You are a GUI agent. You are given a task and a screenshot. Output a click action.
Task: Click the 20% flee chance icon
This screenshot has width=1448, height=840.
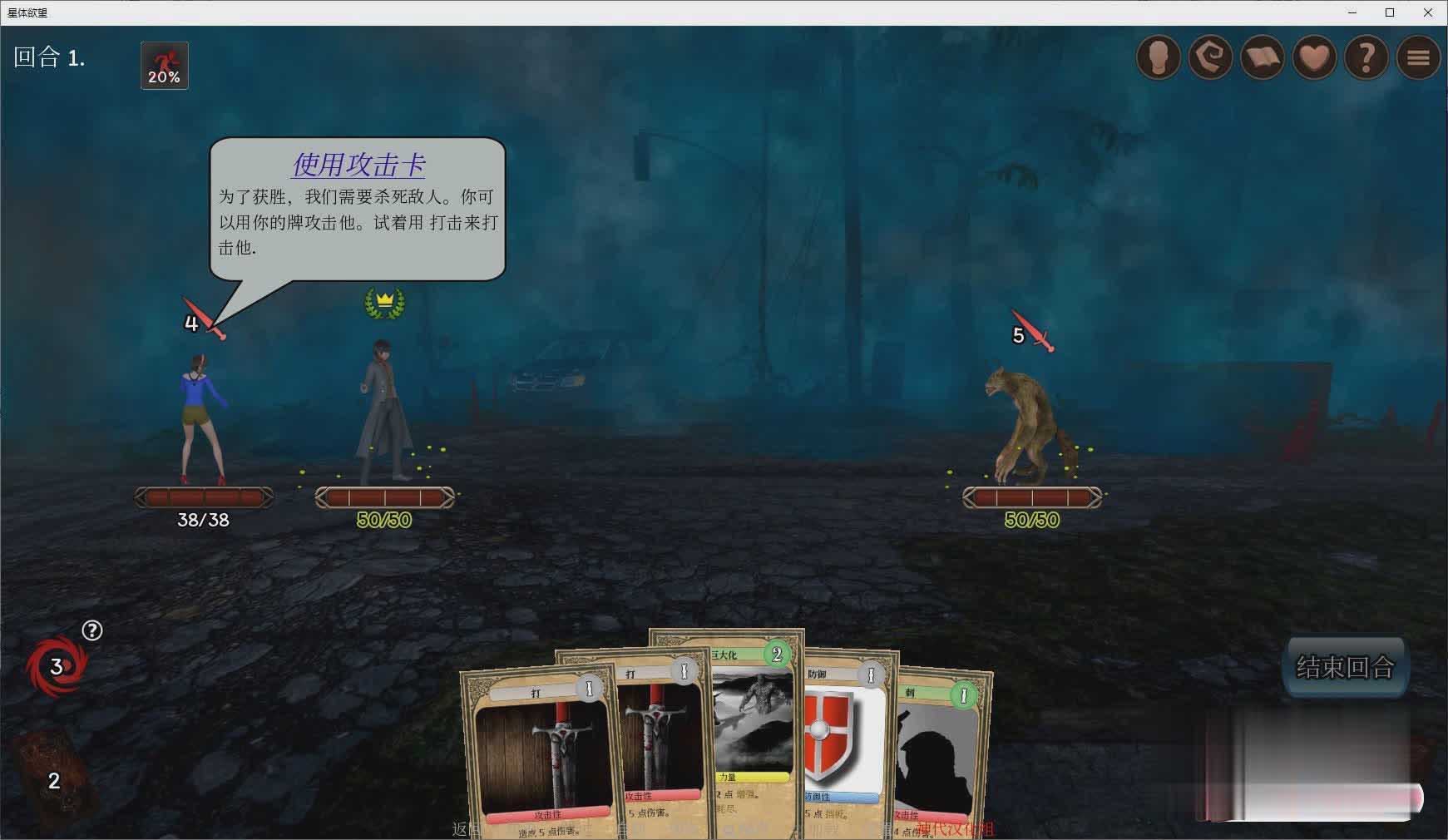(x=164, y=66)
